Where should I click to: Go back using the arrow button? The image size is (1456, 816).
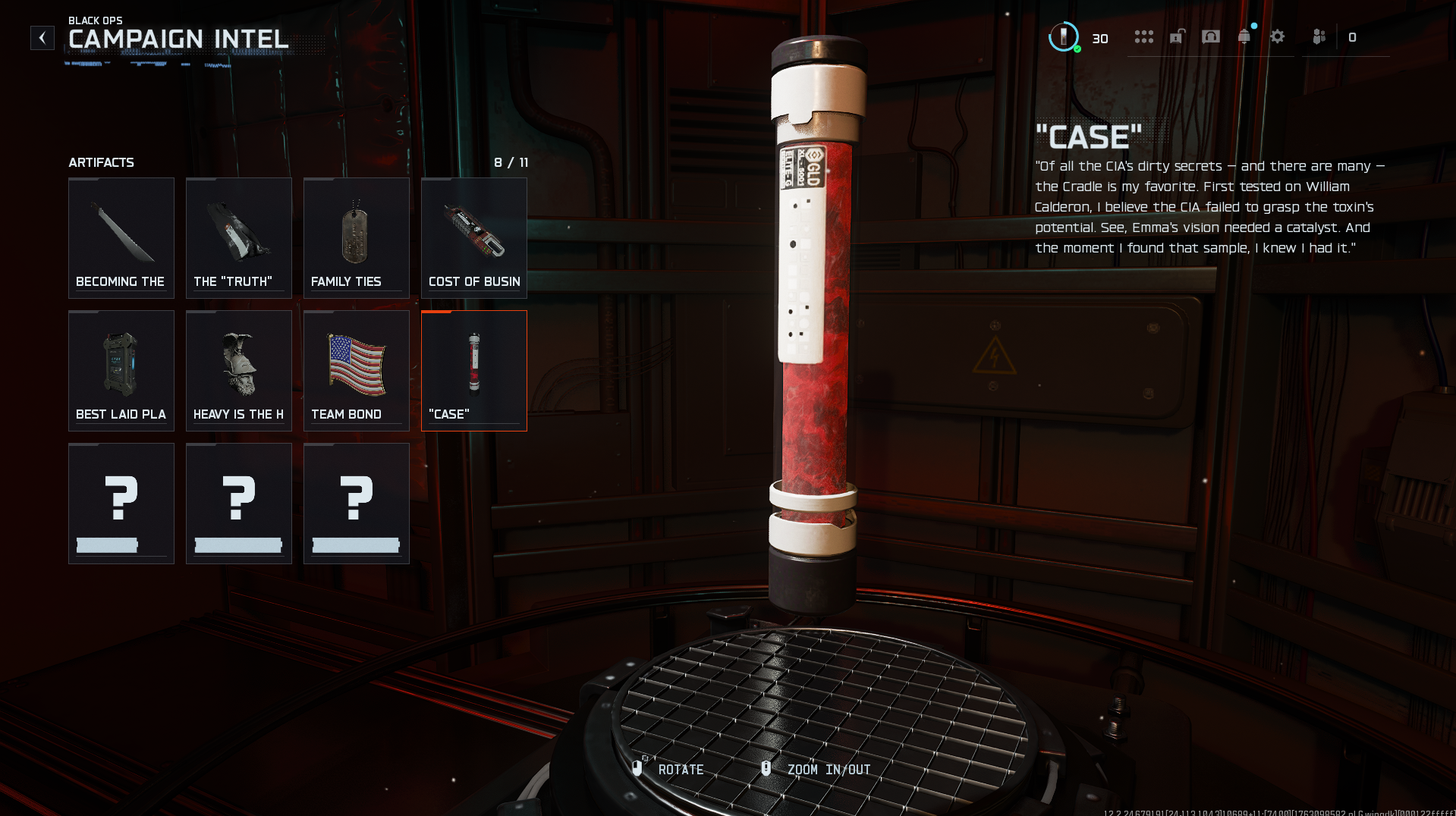tap(42, 38)
